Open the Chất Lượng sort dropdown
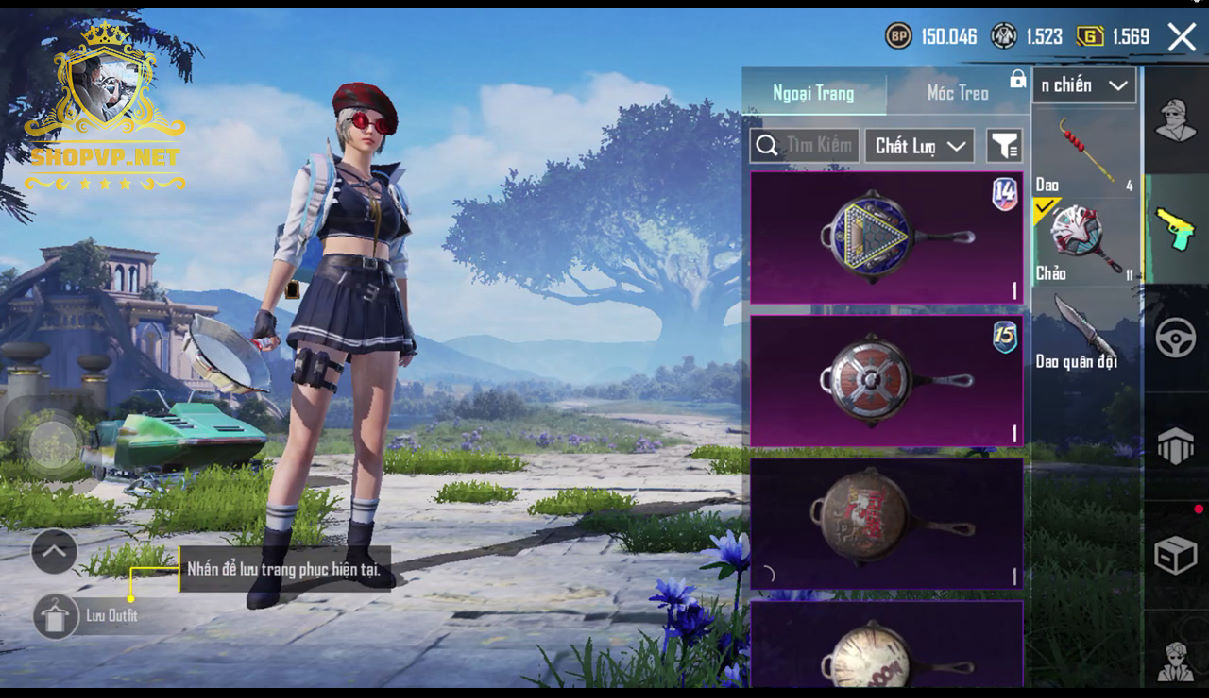Screen dimensions: 1209x698 [919, 146]
